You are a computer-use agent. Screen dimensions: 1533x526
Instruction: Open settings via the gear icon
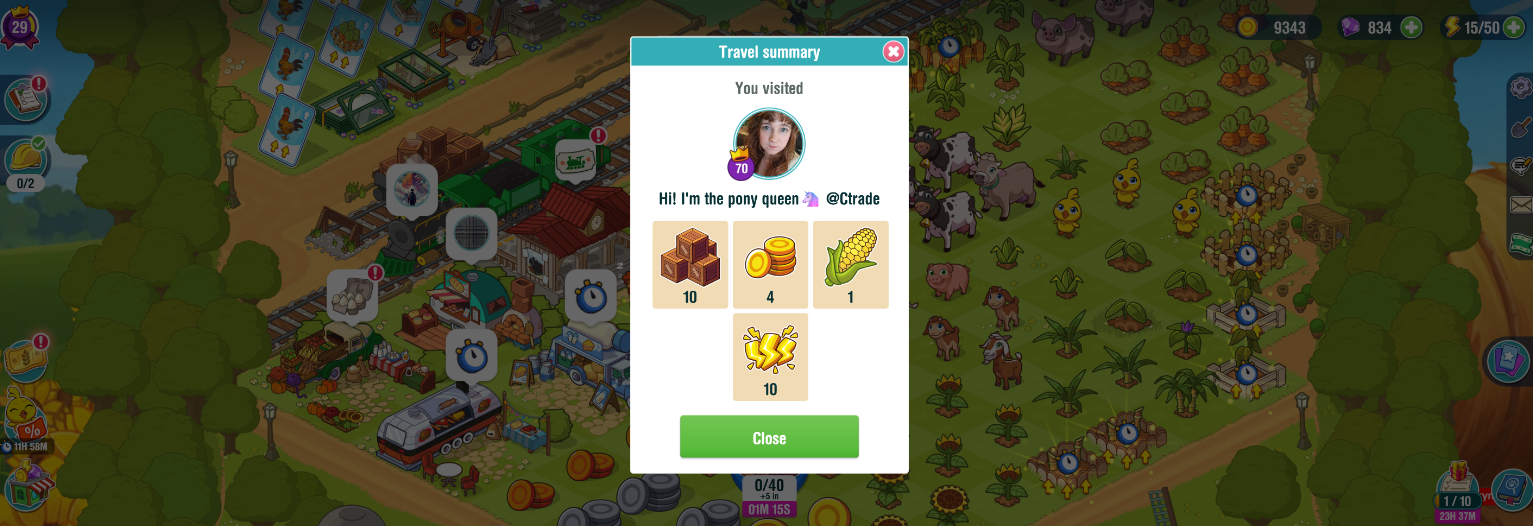click(1521, 88)
